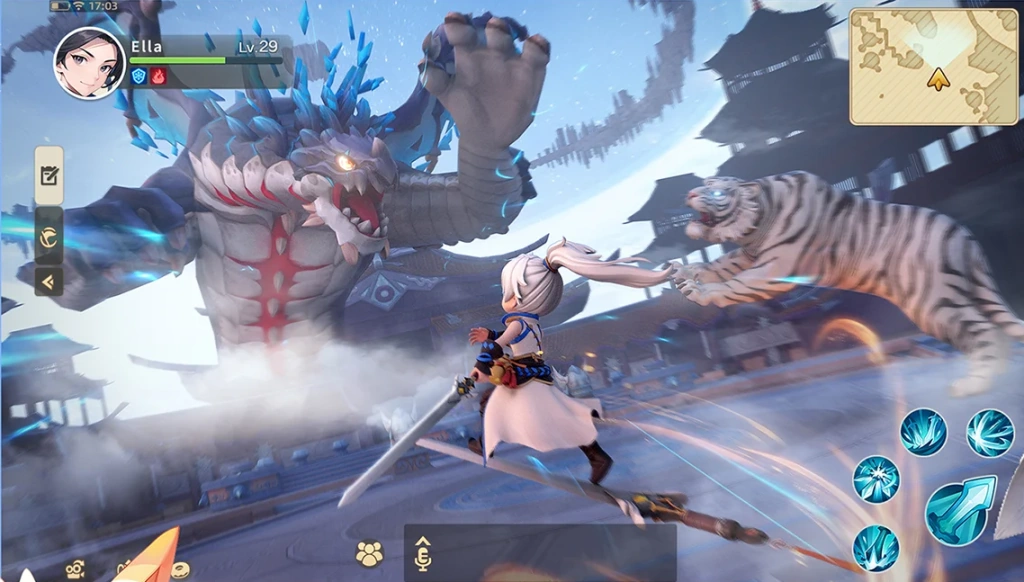
Task: Attack with the large ice sword button
Action: (x=960, y=510)
